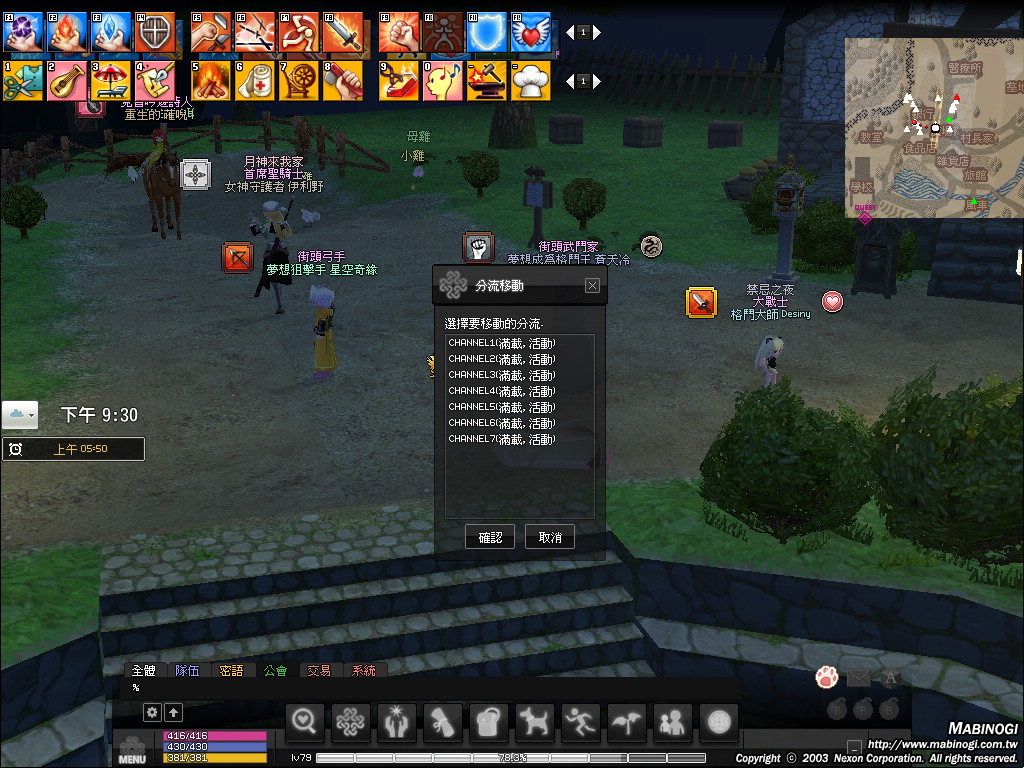The height and width of the screenshot is (768, 1024).
Task: Pick CHANNEL7 in the channel move list
Action: (x=502, y=439)
